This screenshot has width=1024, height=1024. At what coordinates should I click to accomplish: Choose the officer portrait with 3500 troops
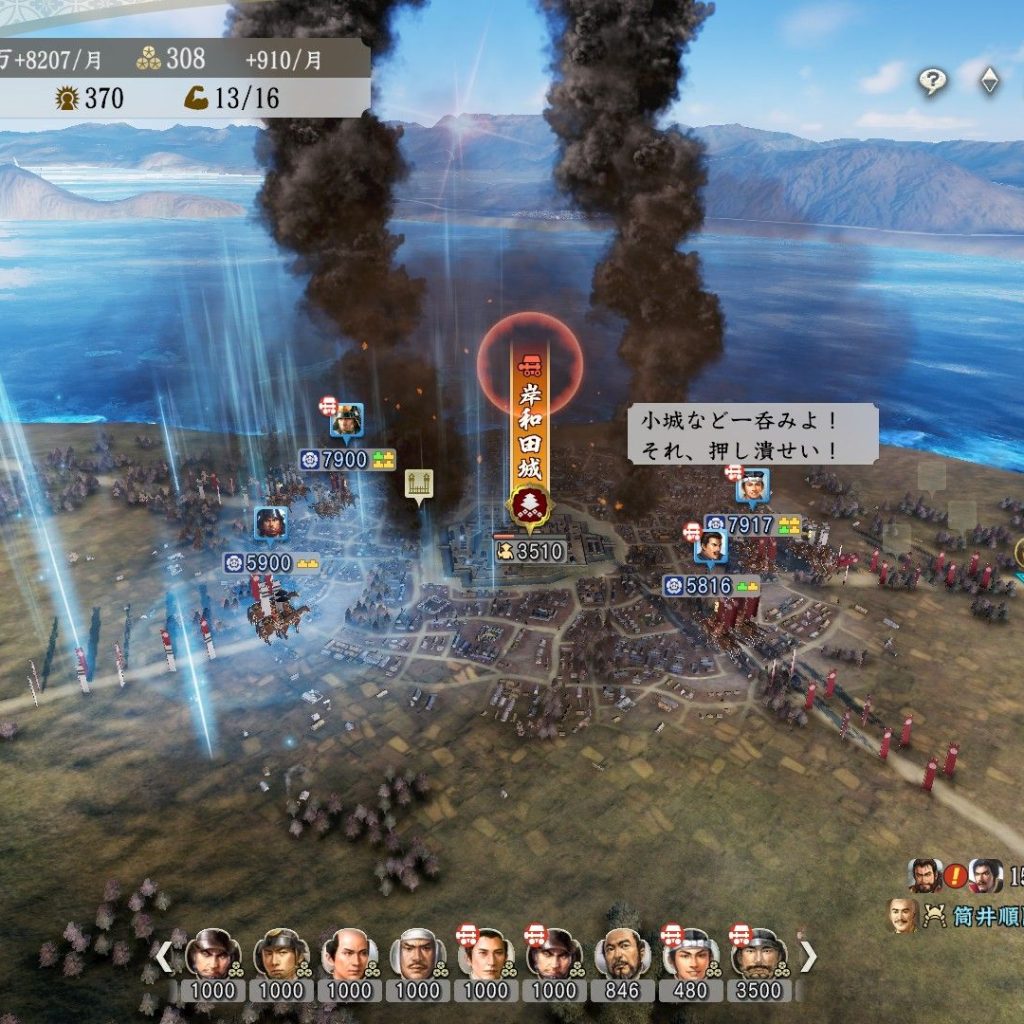(757, 955)
